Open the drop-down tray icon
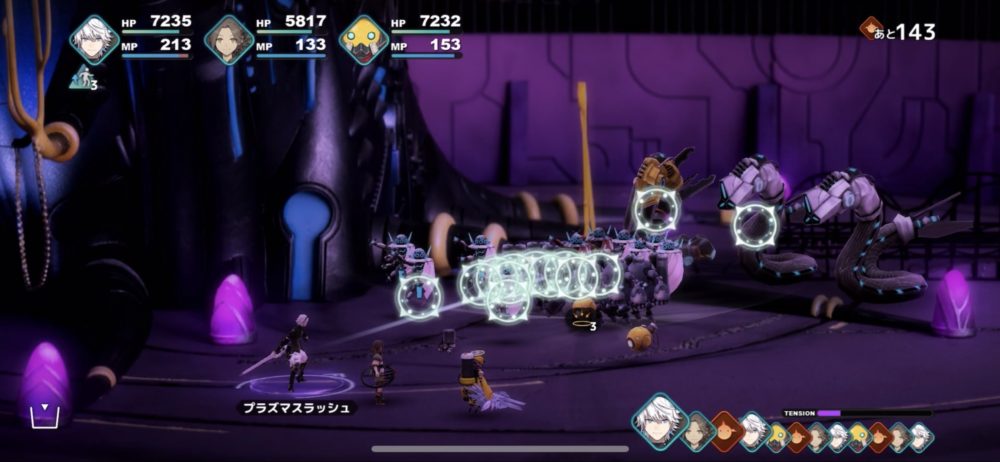 [42, 415]
